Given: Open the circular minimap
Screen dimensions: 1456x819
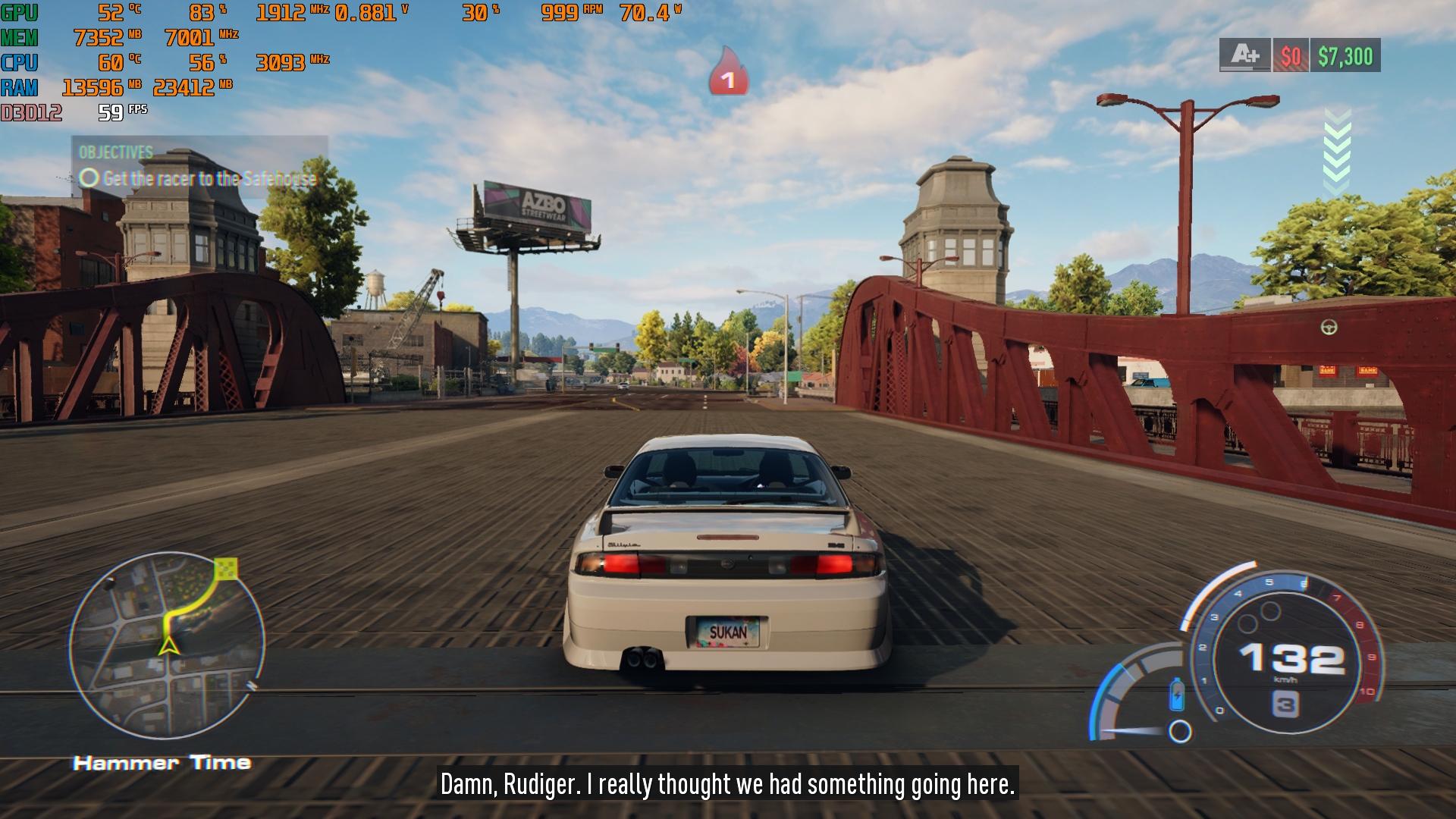Looking at the screenshot, I should pyautogui.click(x=167, y=645).
